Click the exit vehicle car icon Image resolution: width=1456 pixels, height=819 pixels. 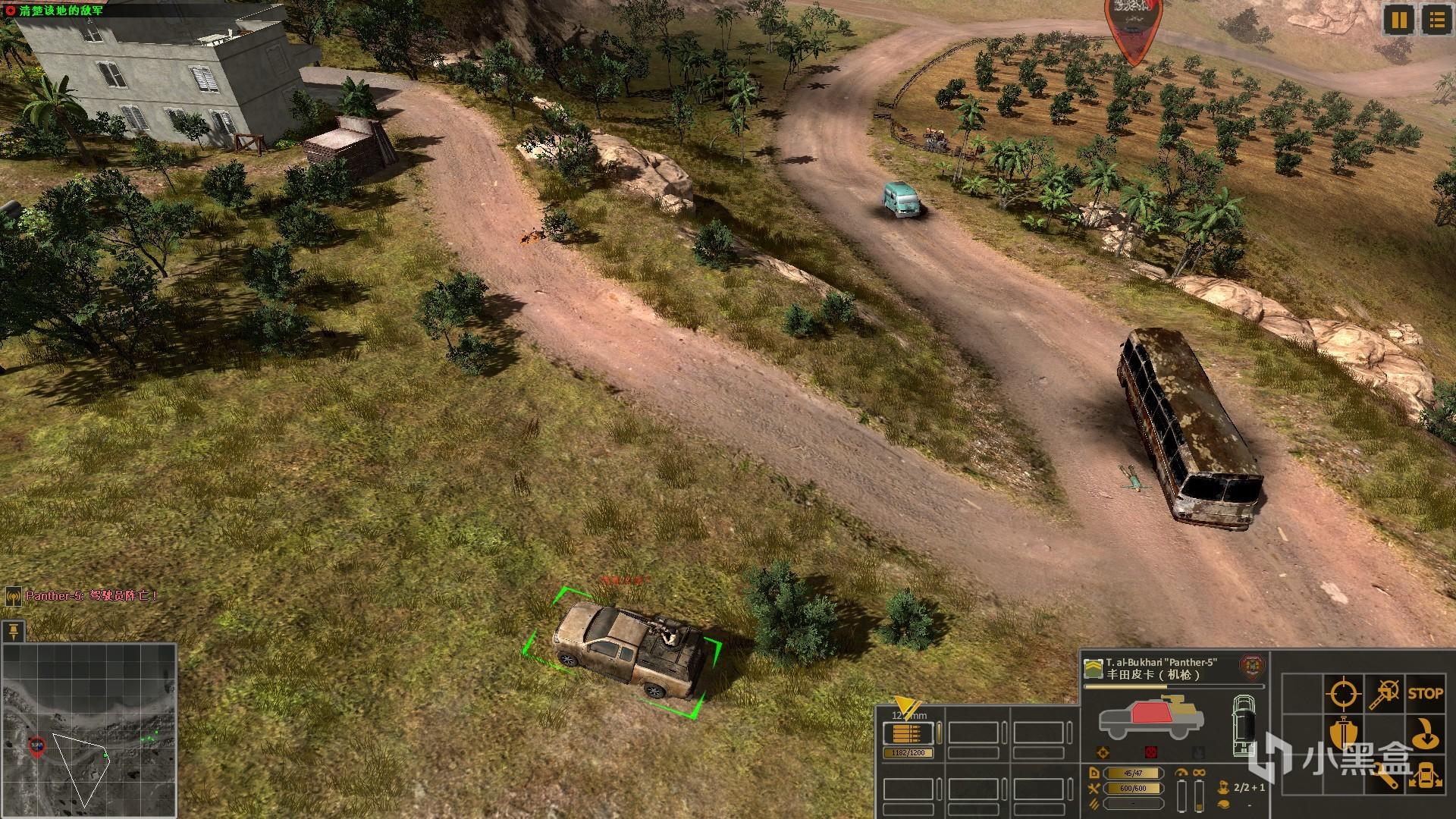pyautogui.click(x=1426, y=775)
